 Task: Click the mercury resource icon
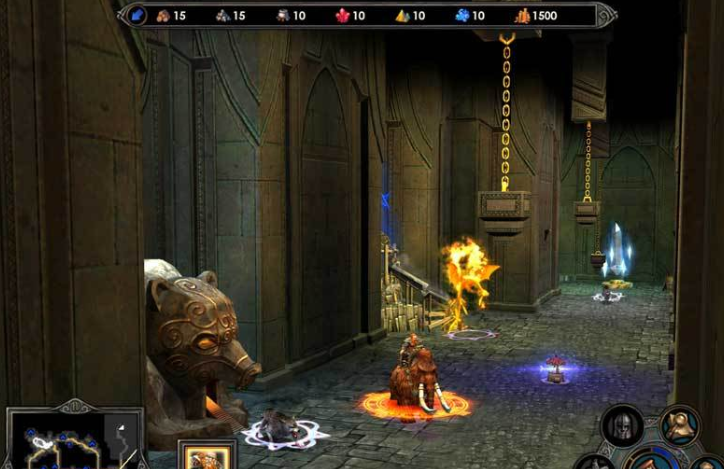pos(283,15)
